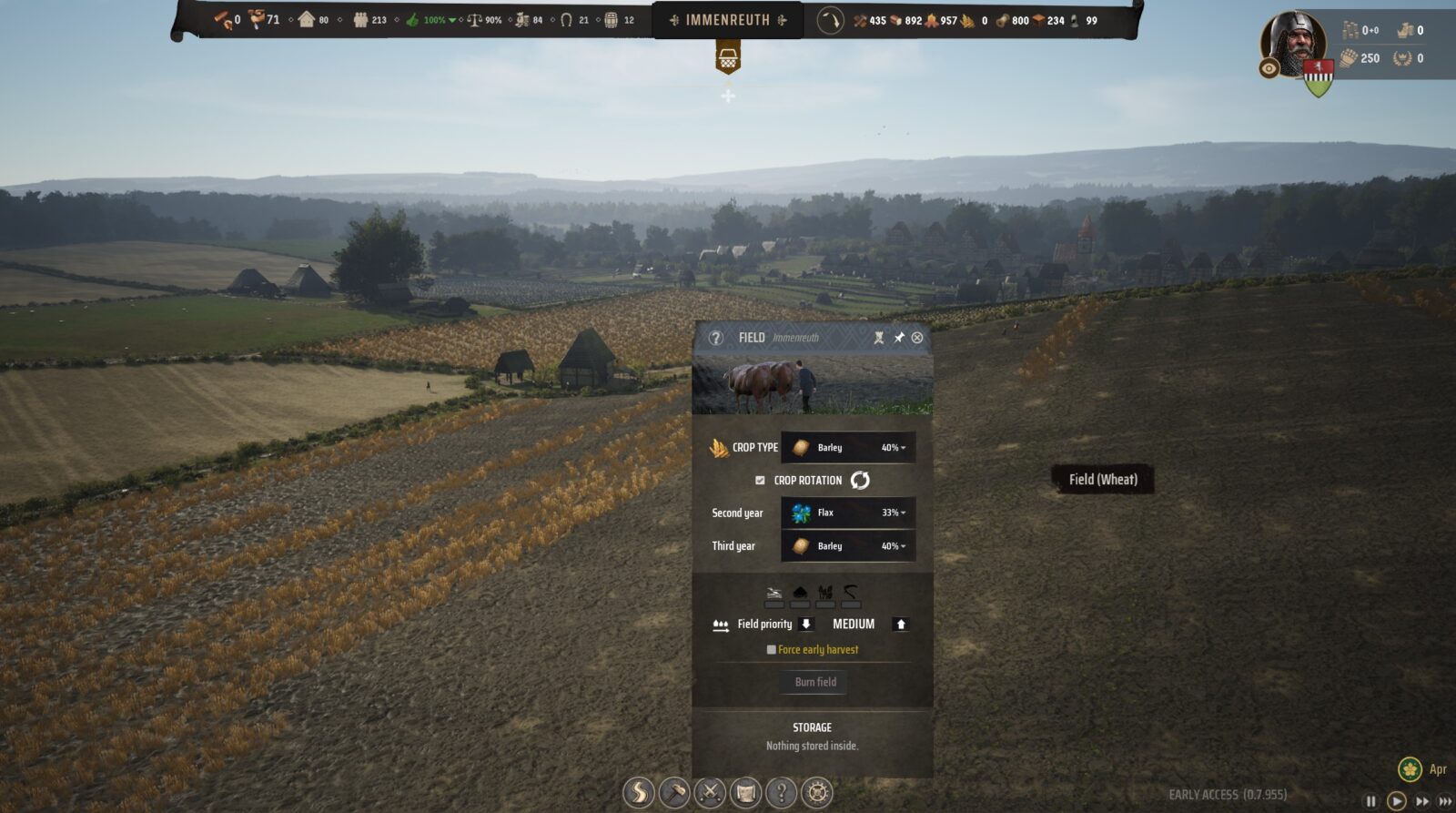The height and width of the screenshot is (813, 1456).
Task: Open the road building tool
Action: pyautogui.click(x=639, y=793)
